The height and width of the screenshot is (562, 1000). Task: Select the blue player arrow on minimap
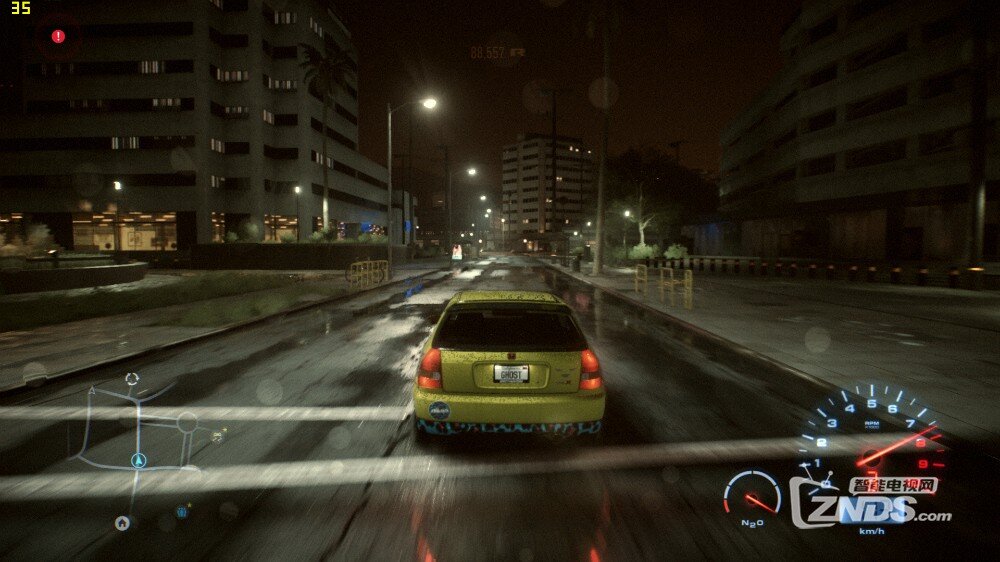point(138,461)
